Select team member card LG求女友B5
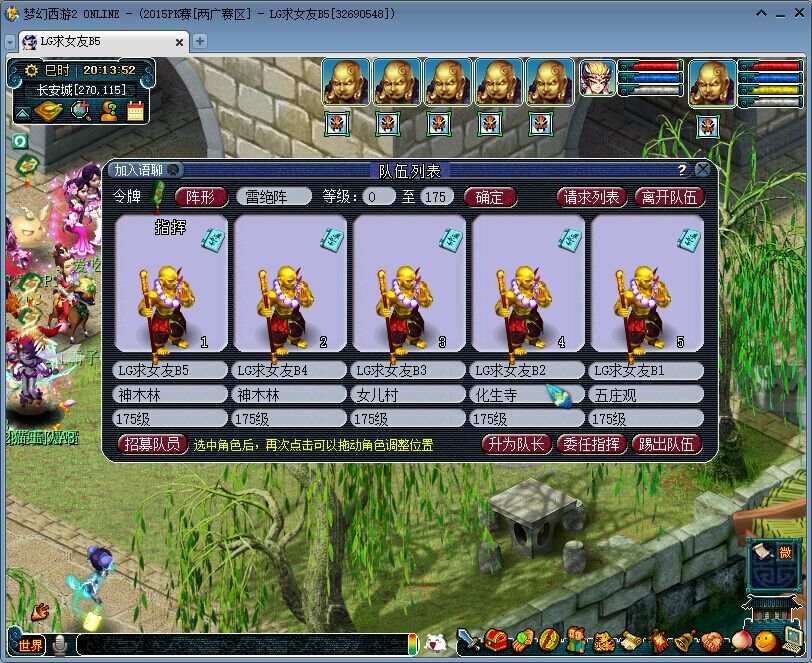Image resolution: width=812 pixels, height=663 pixels. tap(171, 284)
